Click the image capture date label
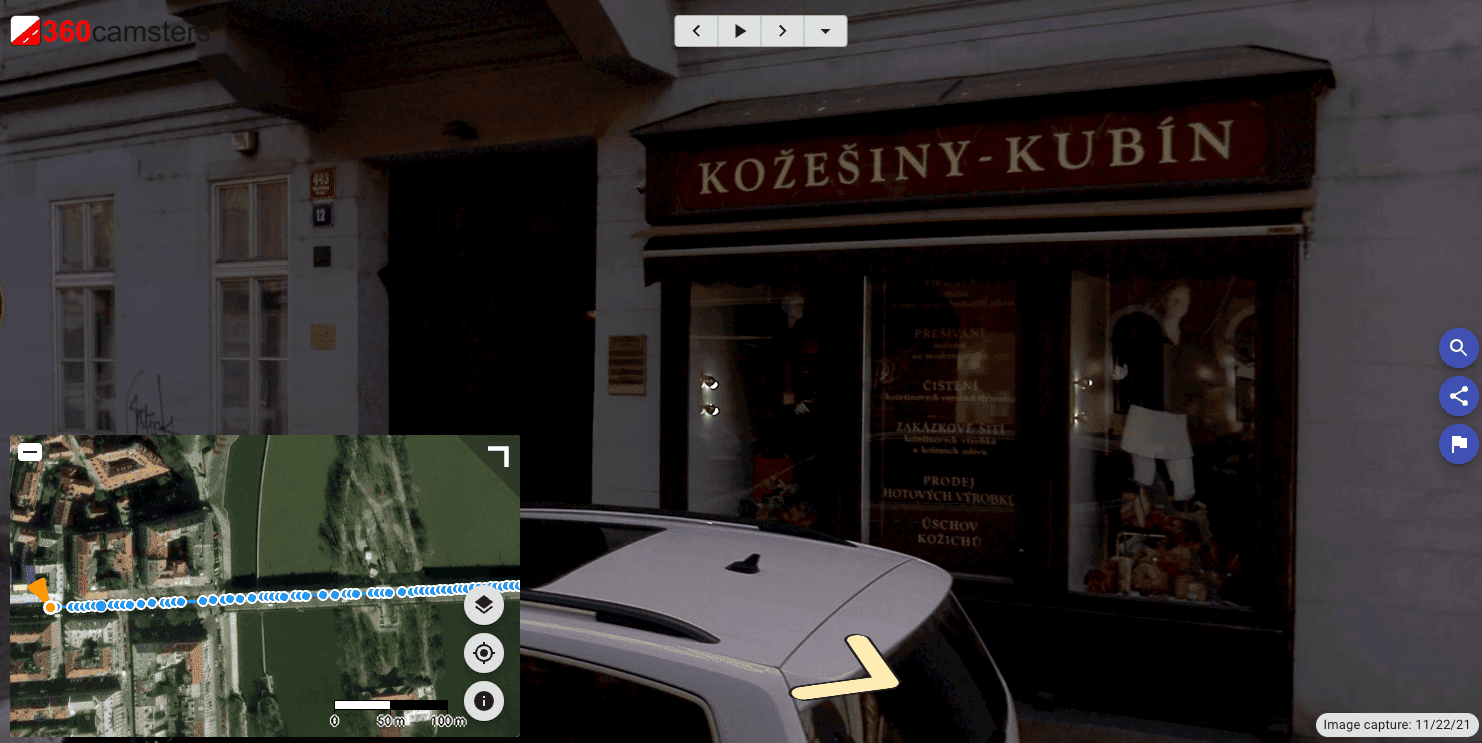The height and width of the screenshot is (743, 1482). pyautogui.click(x=1396, y=725)
